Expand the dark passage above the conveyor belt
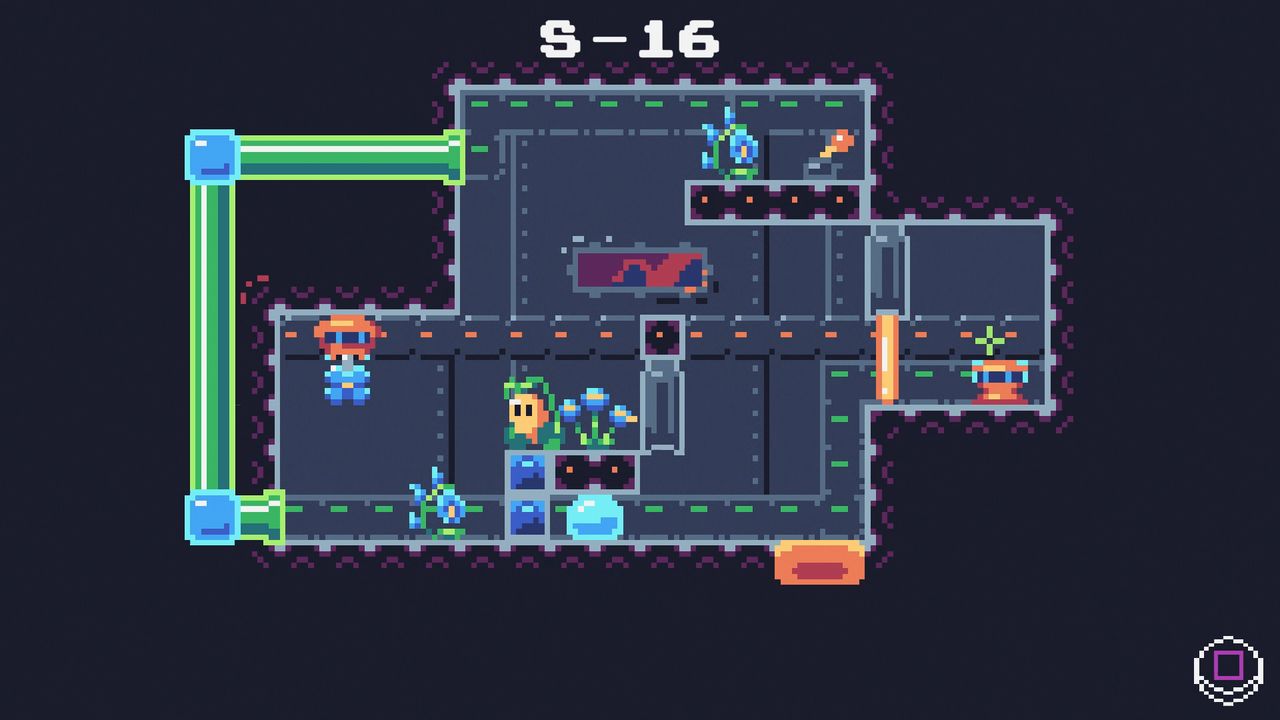This screenshot has width=1280, height=720. pos(662,335)
